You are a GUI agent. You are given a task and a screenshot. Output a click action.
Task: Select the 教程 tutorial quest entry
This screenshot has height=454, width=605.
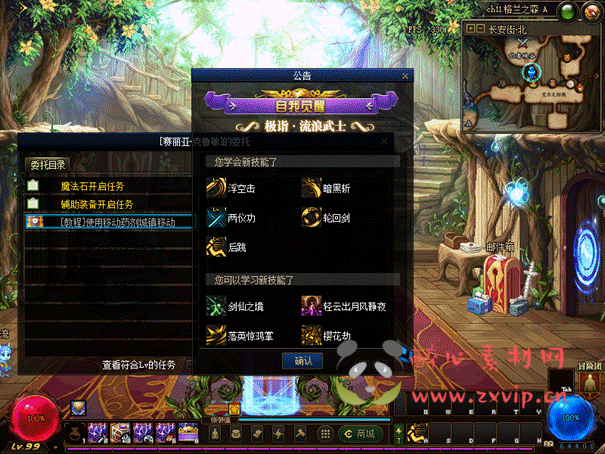(x=110, y=222)
